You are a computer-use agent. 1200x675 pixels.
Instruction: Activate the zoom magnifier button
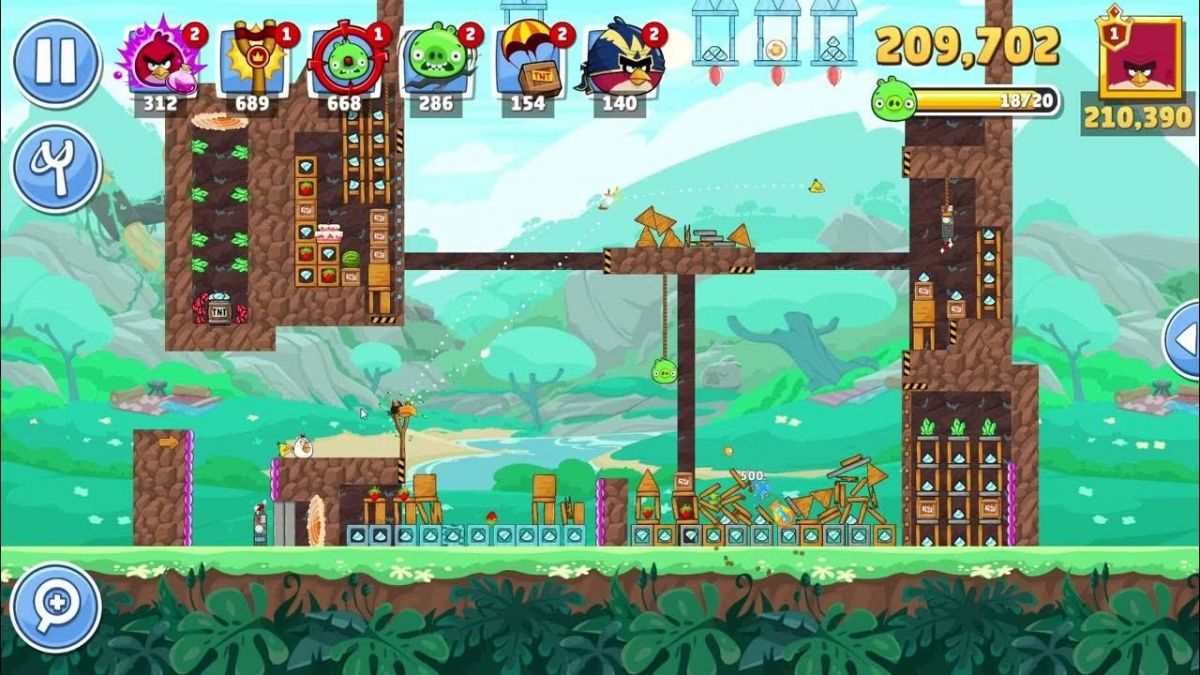(x=56, y=607)
